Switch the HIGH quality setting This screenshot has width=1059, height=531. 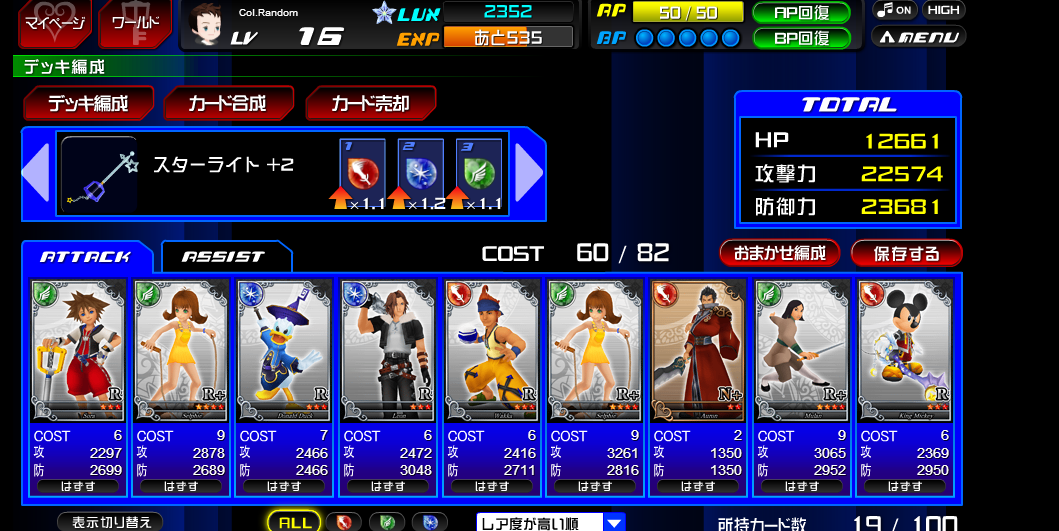[x=943, y=10]
